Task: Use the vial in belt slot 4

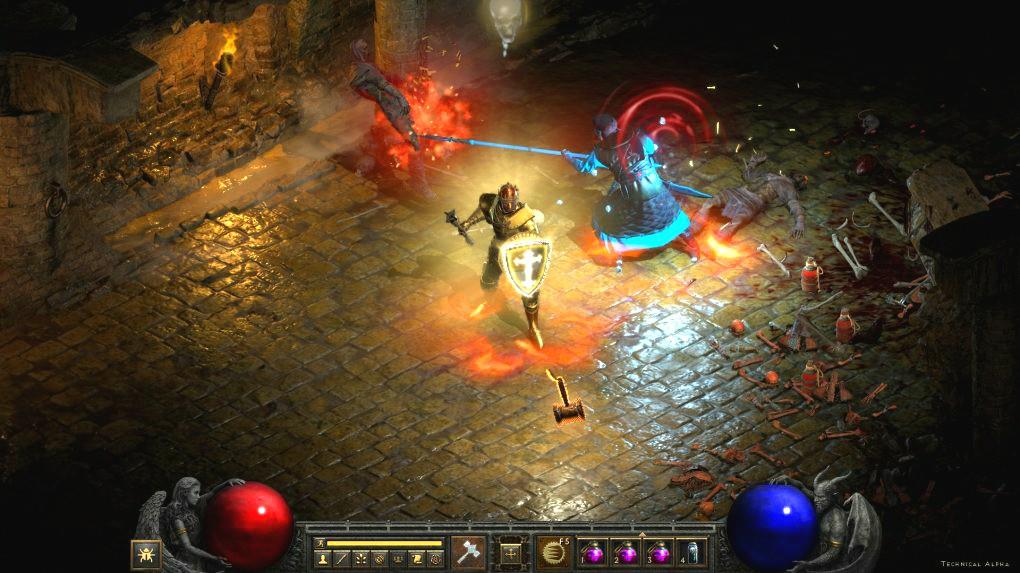Action: coord(692,551)
